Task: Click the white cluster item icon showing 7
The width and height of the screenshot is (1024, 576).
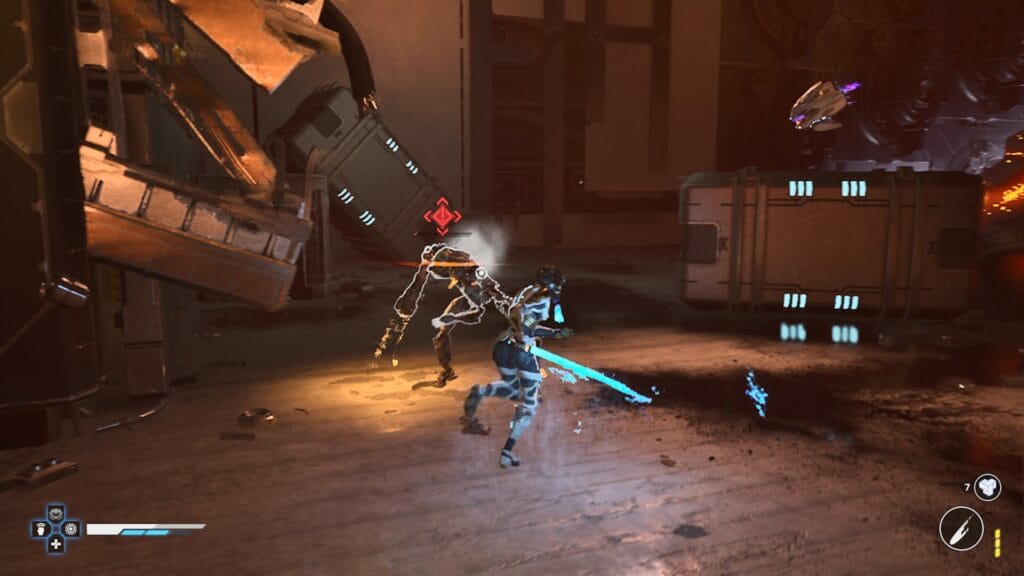Action: pyautogui.click(x=987, y=487)
